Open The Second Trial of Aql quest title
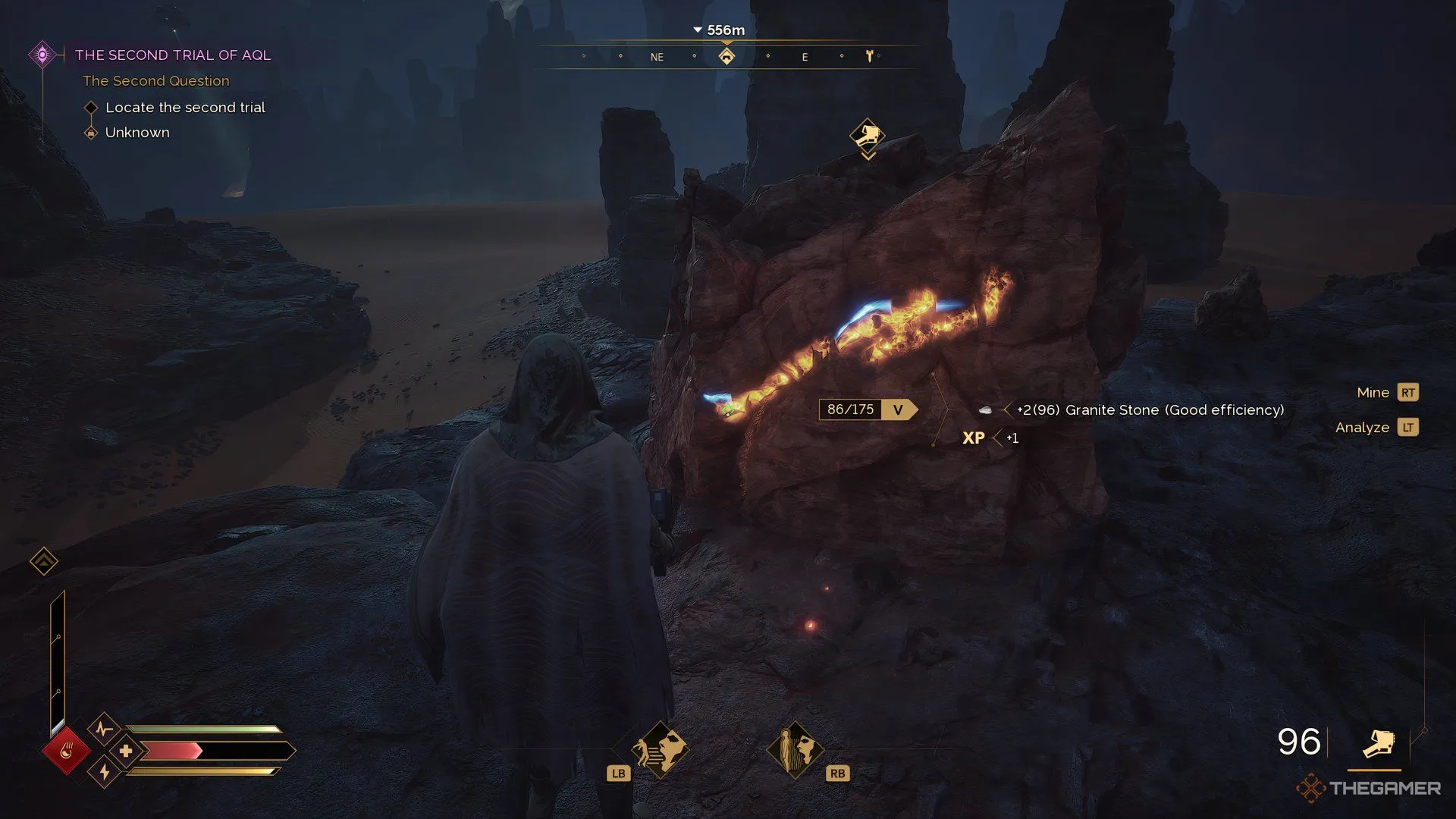The width and height of the screenshot is (1456, 819). click(172, 55)
